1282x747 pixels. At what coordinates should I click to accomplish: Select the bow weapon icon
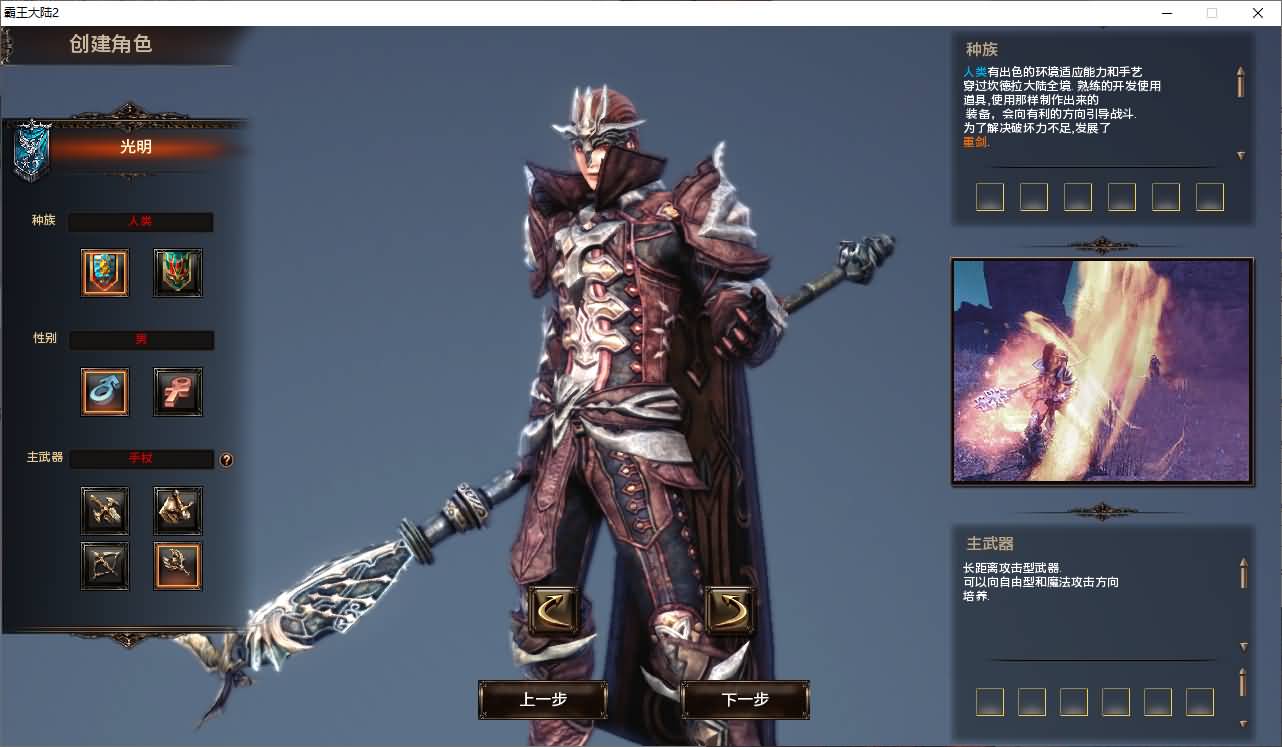coord(104,566)
